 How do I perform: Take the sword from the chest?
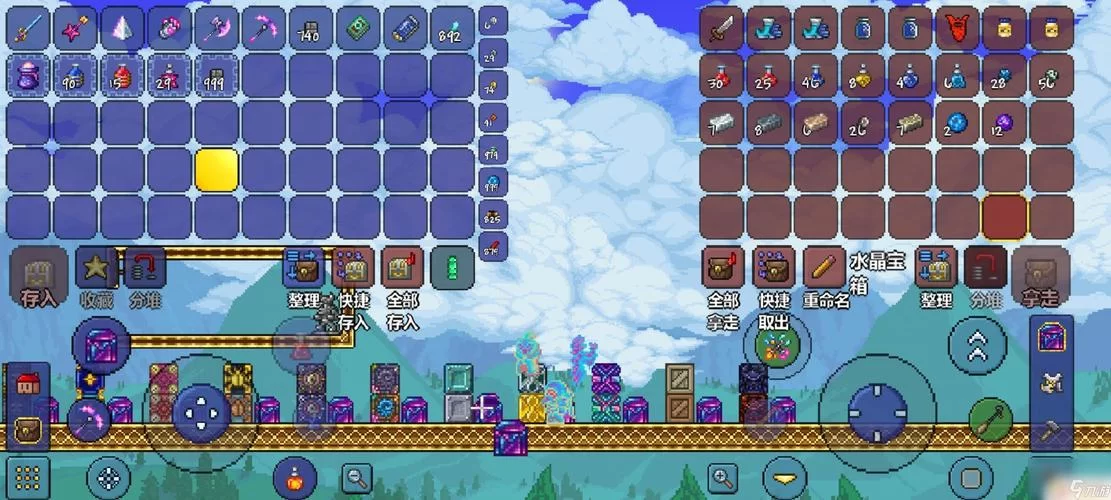click(x=721, y=28)
